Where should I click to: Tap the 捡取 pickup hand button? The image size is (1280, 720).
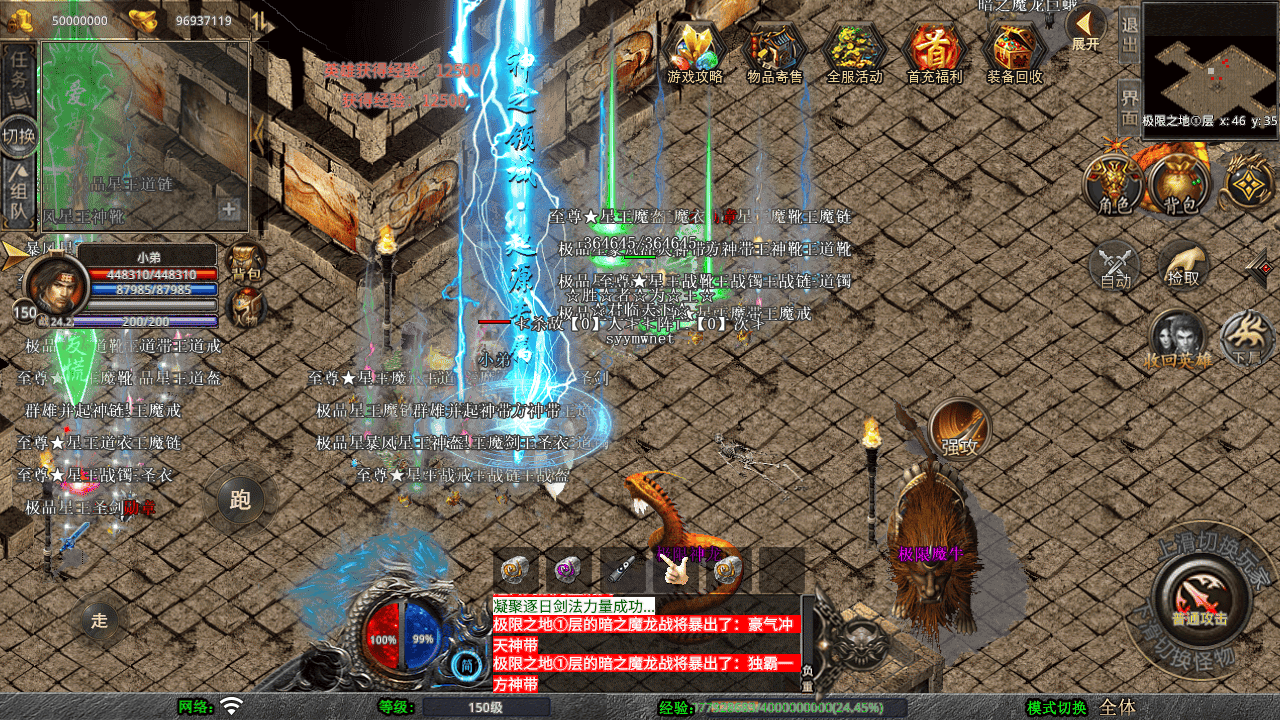pos(1184,265)
